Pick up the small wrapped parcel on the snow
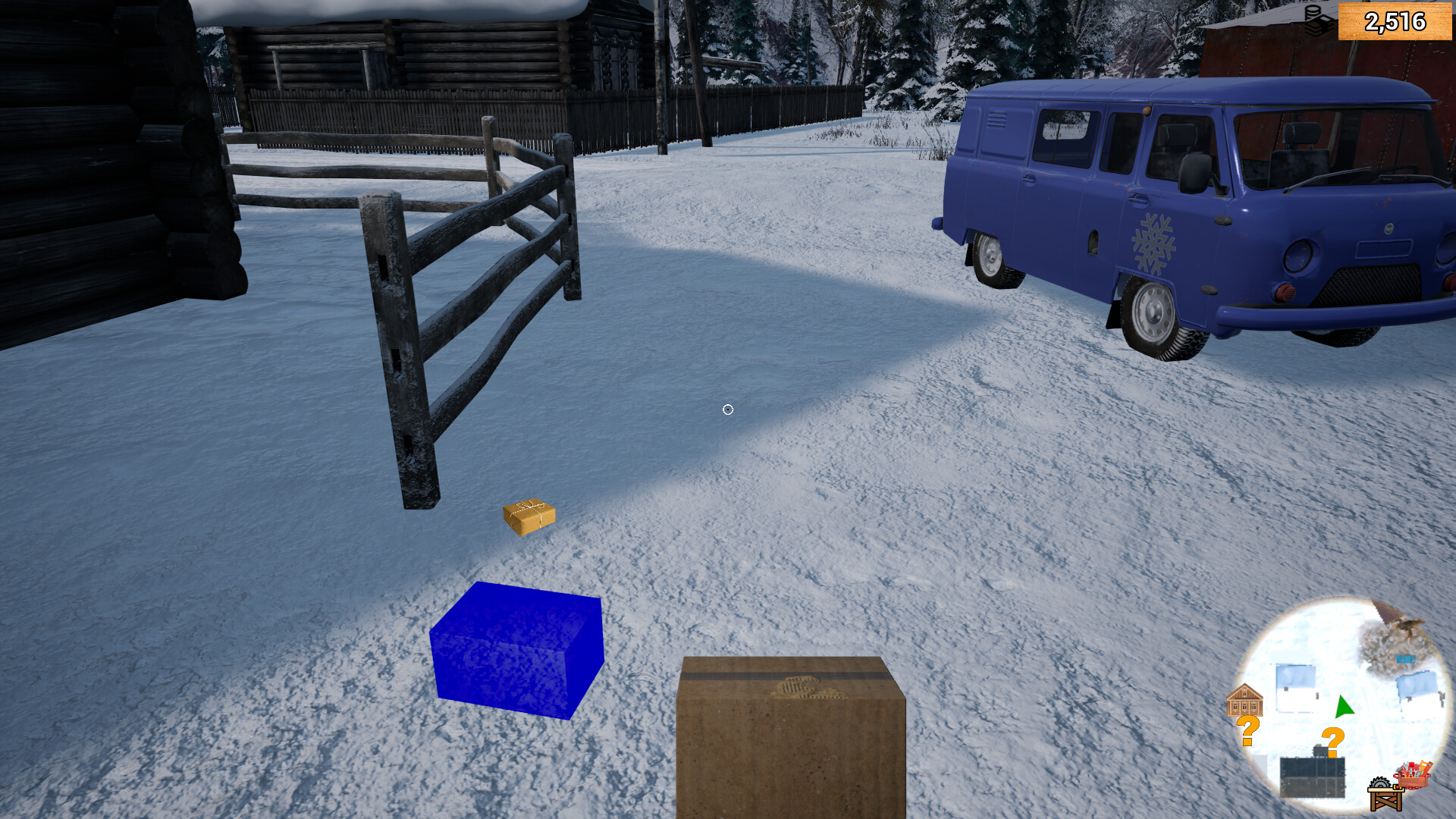Image resolution: width=1456 pixels, height=819 pixels. tap(528, 515)
